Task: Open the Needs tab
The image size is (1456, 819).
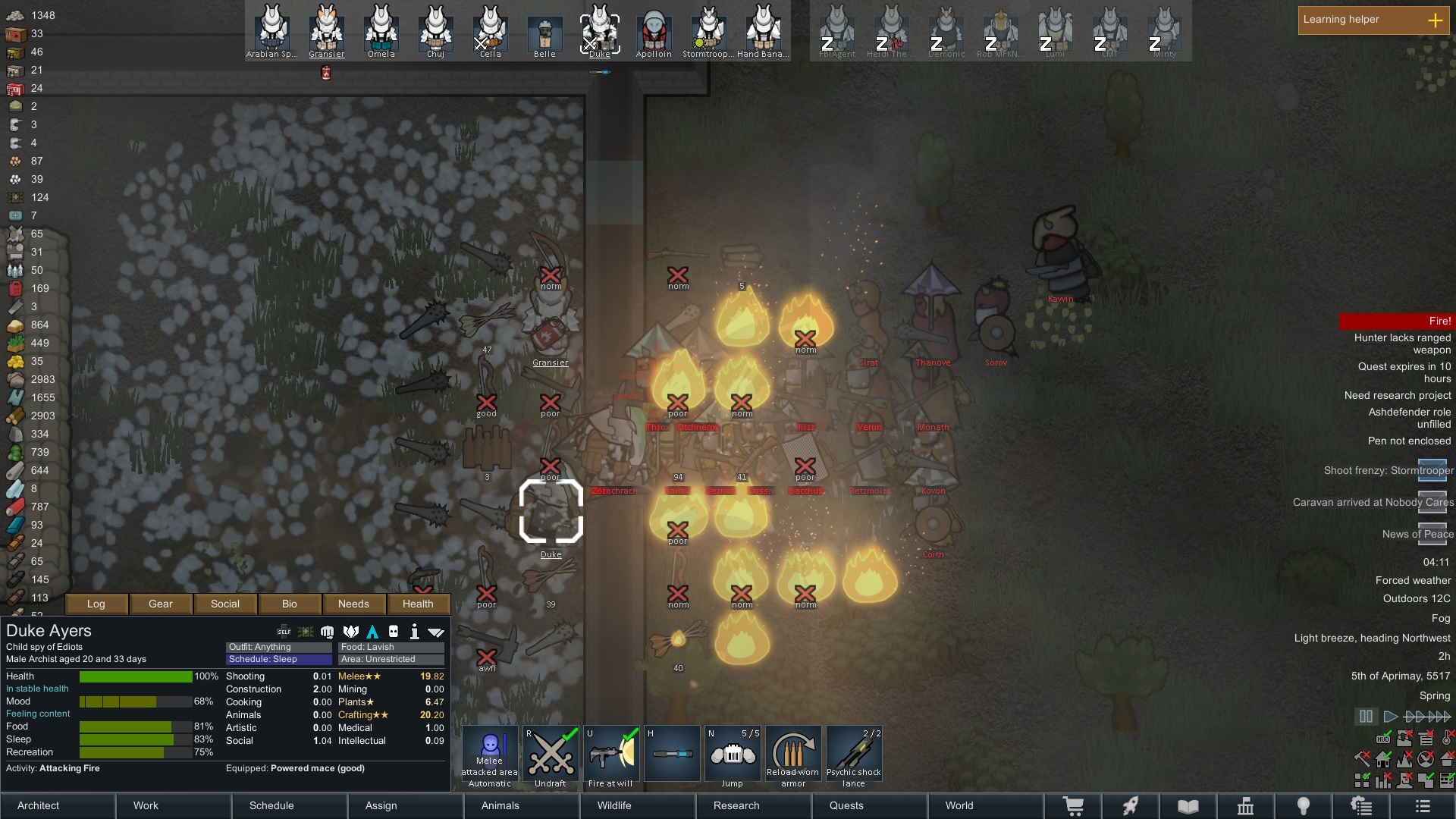Action: pos(353,604)
